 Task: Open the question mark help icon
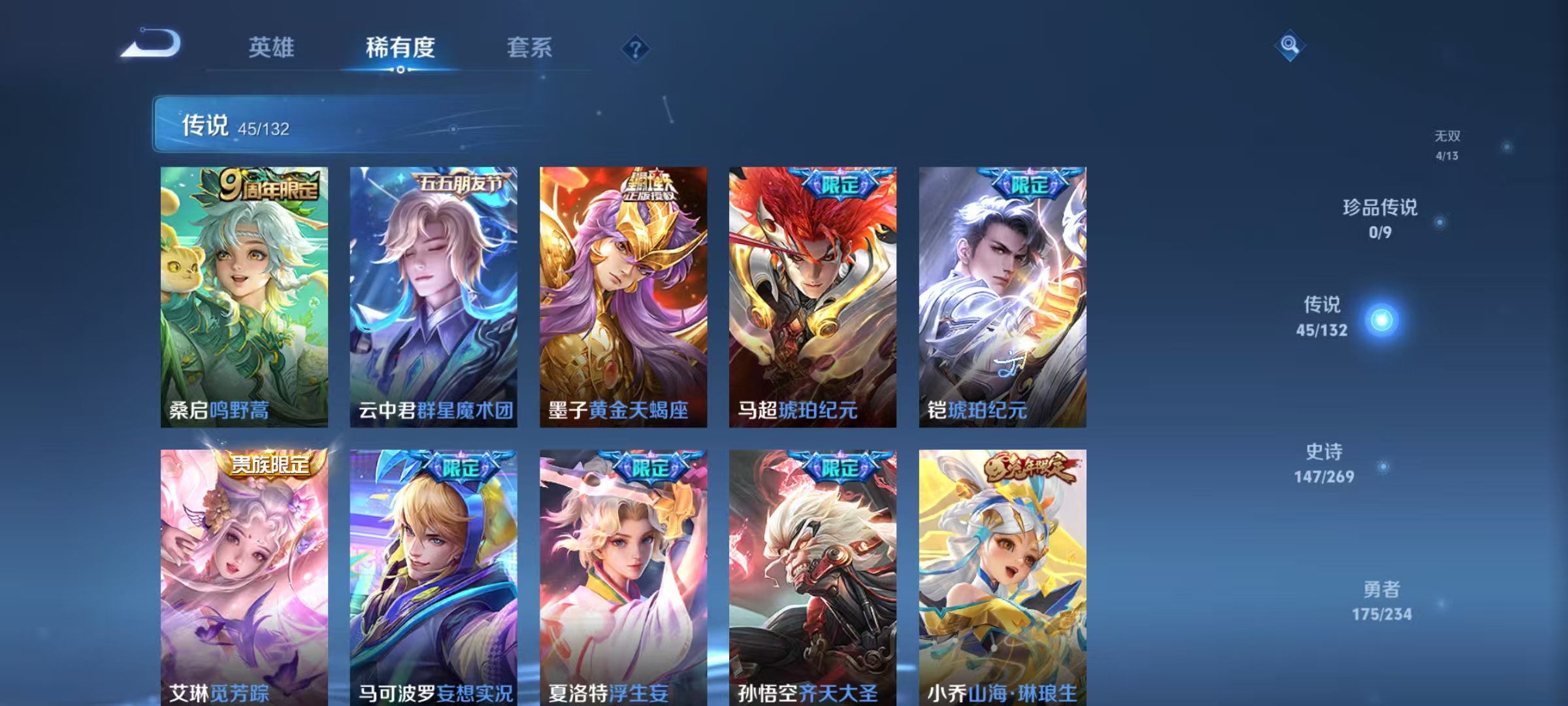(637, 49)
